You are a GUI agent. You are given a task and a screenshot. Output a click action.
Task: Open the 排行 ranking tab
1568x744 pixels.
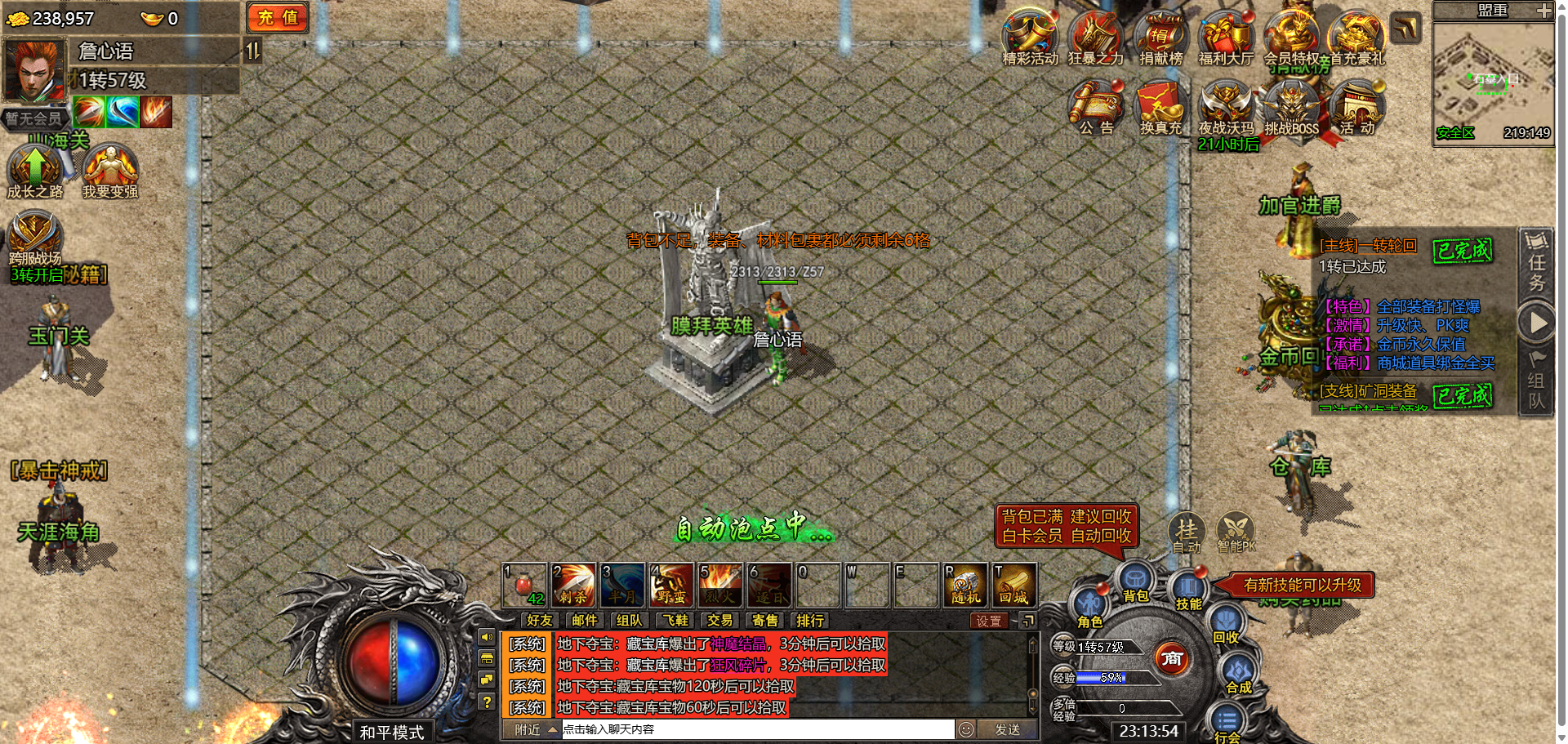coord(810,621)
